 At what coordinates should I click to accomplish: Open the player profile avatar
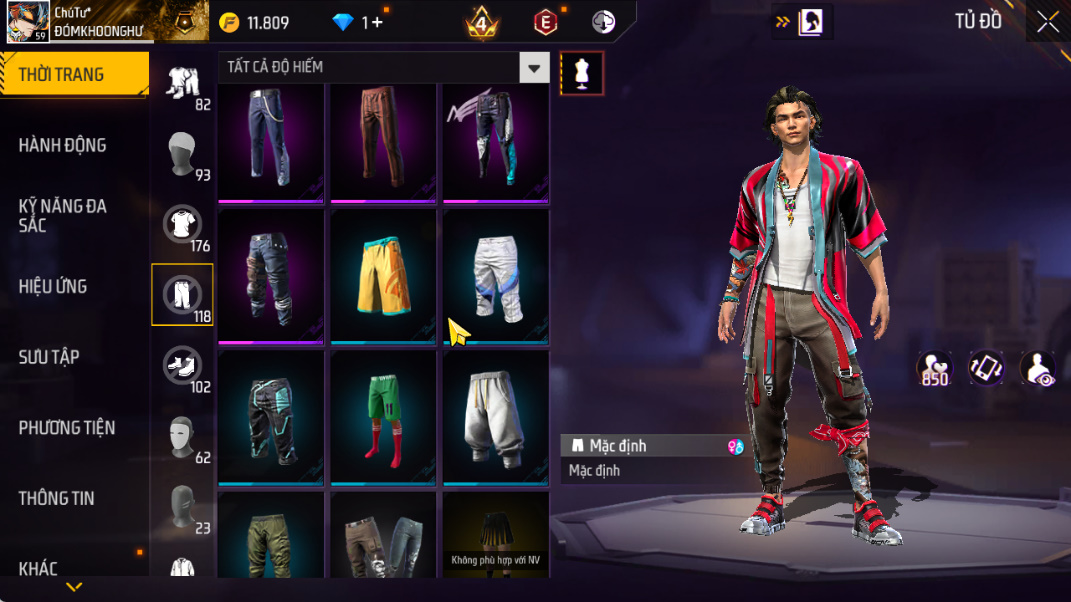pos(27,22)
